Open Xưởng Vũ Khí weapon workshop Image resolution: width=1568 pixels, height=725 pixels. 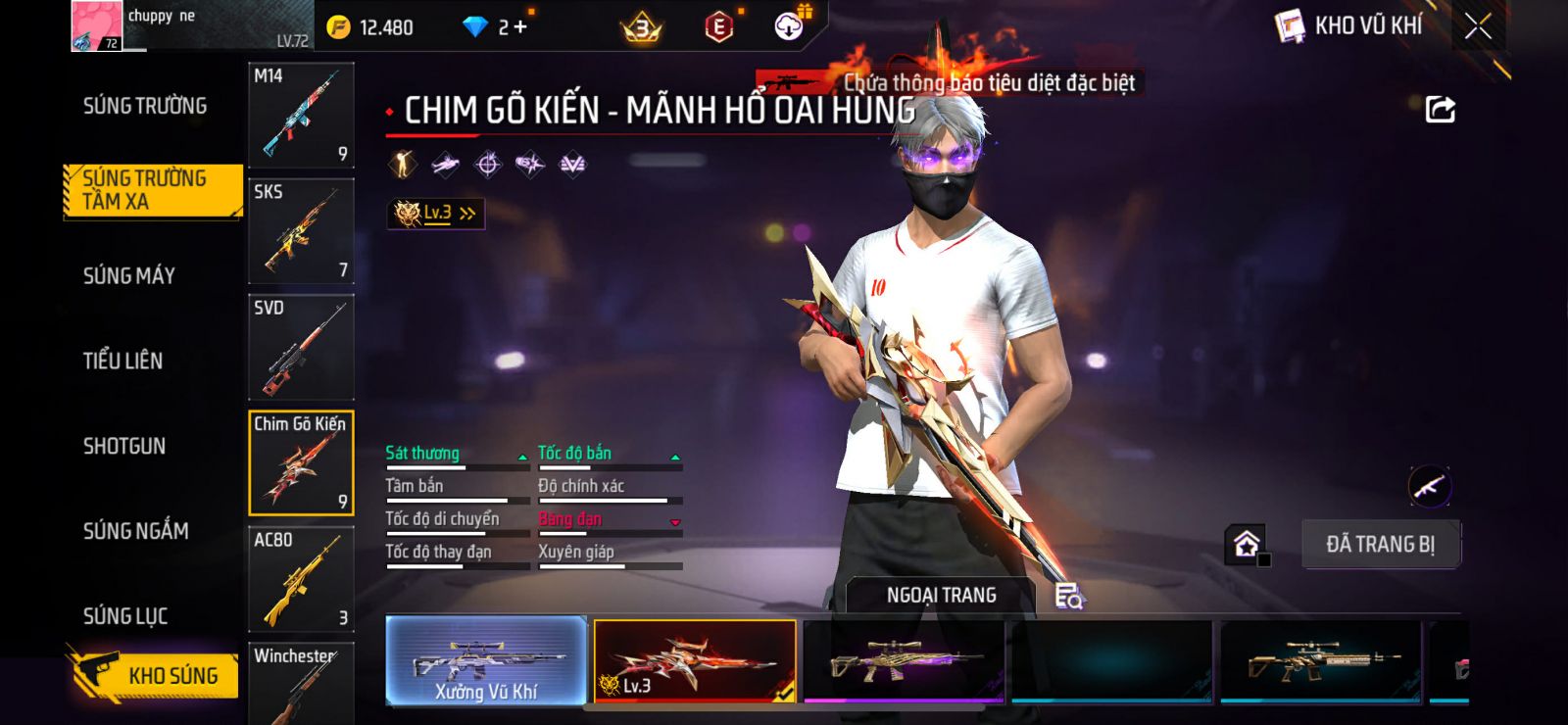[486, 660]
